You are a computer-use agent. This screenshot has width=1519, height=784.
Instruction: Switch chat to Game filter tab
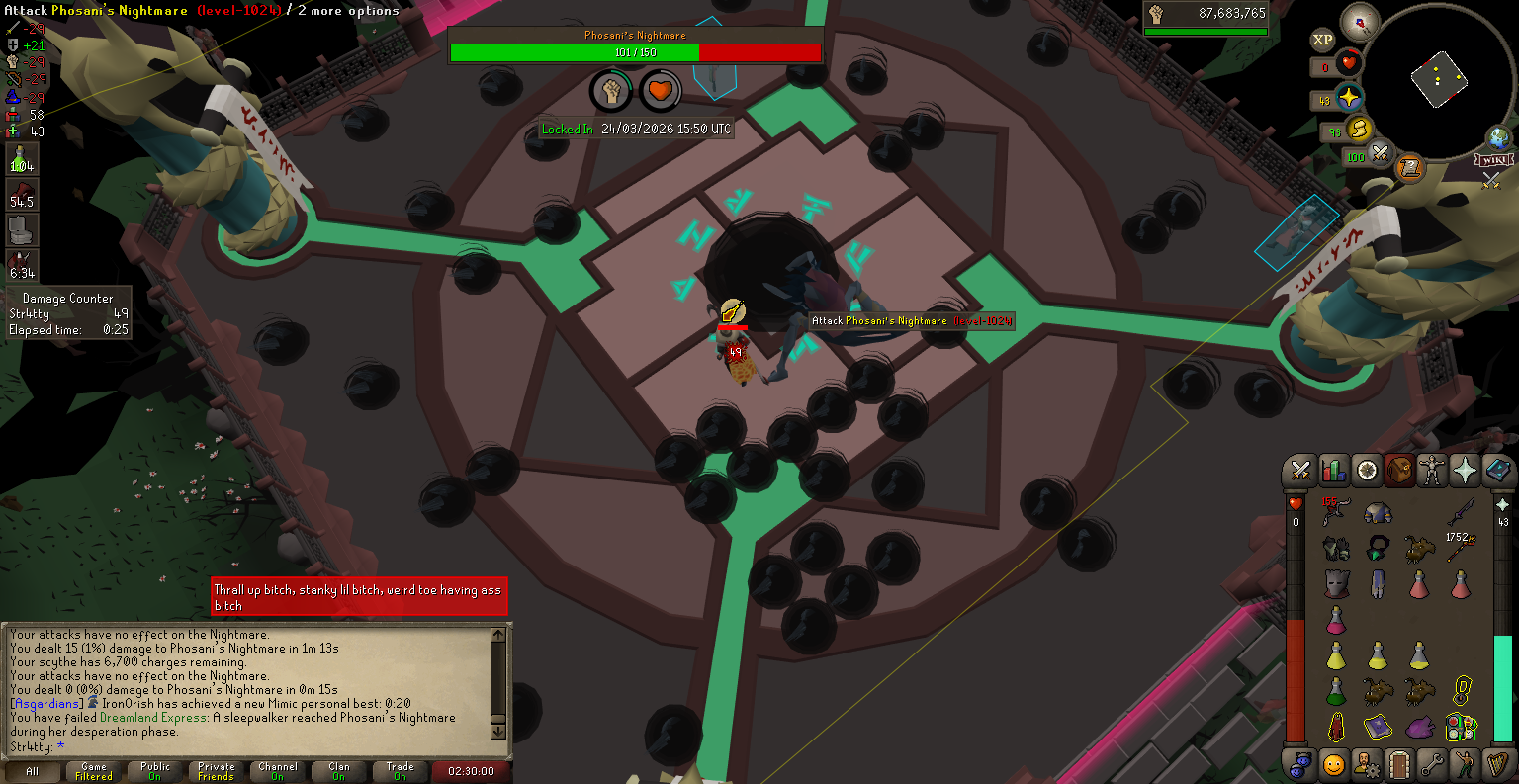tap(94, 771)
